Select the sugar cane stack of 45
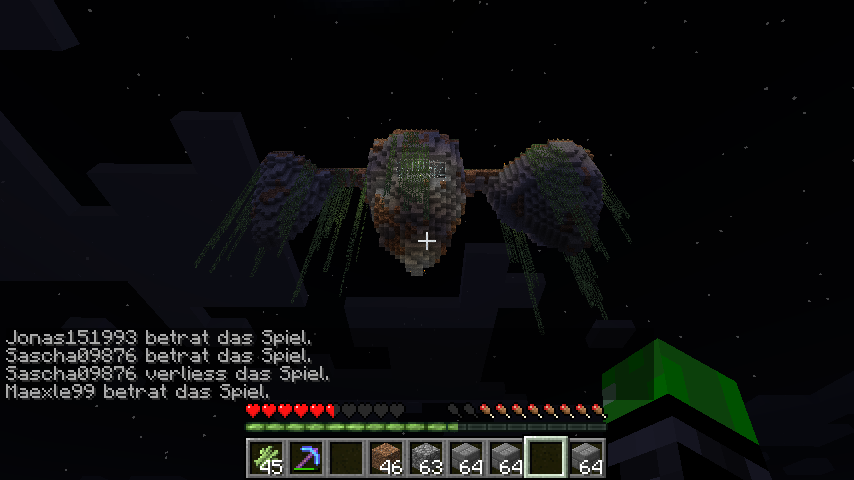 click(267, 458)
